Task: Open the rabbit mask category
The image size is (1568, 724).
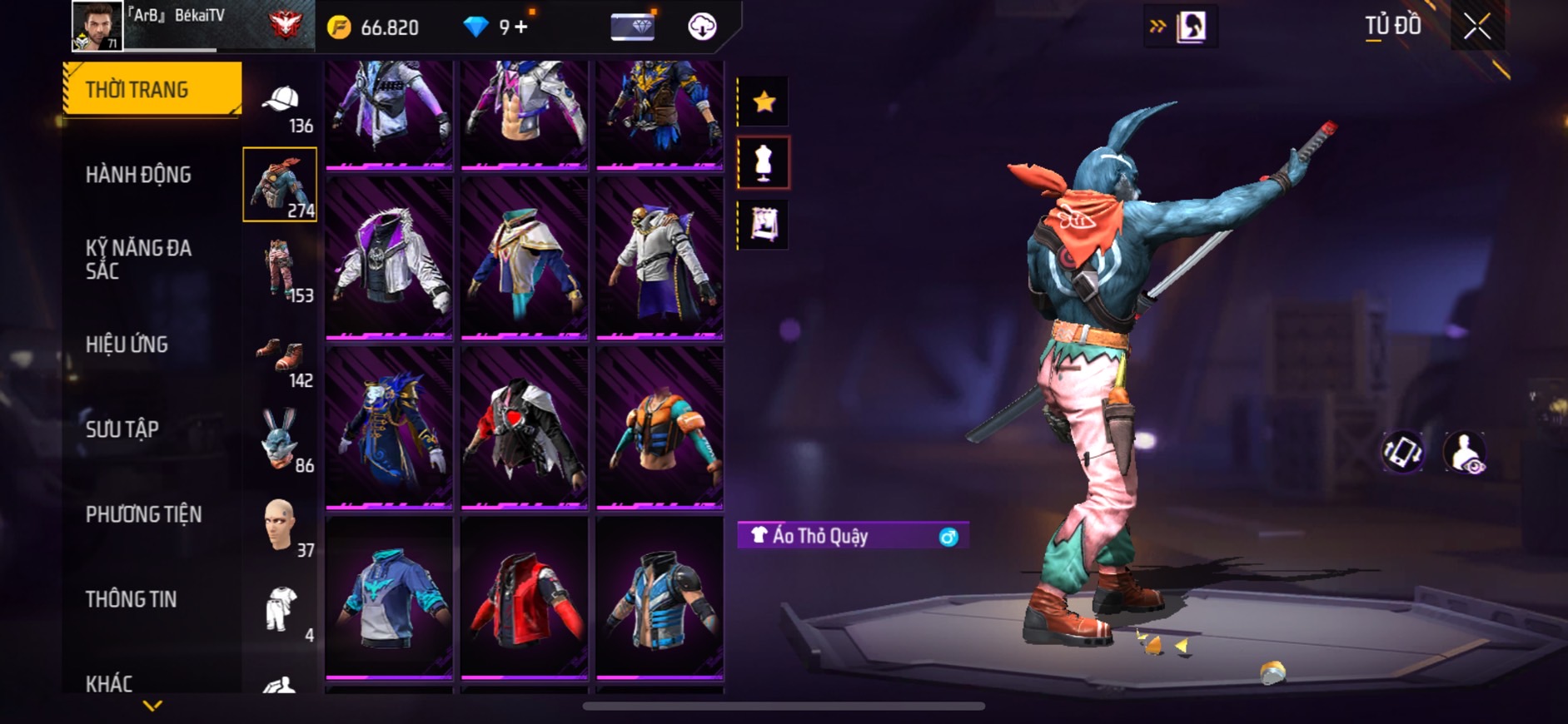Action: click(x=281, y=439)
